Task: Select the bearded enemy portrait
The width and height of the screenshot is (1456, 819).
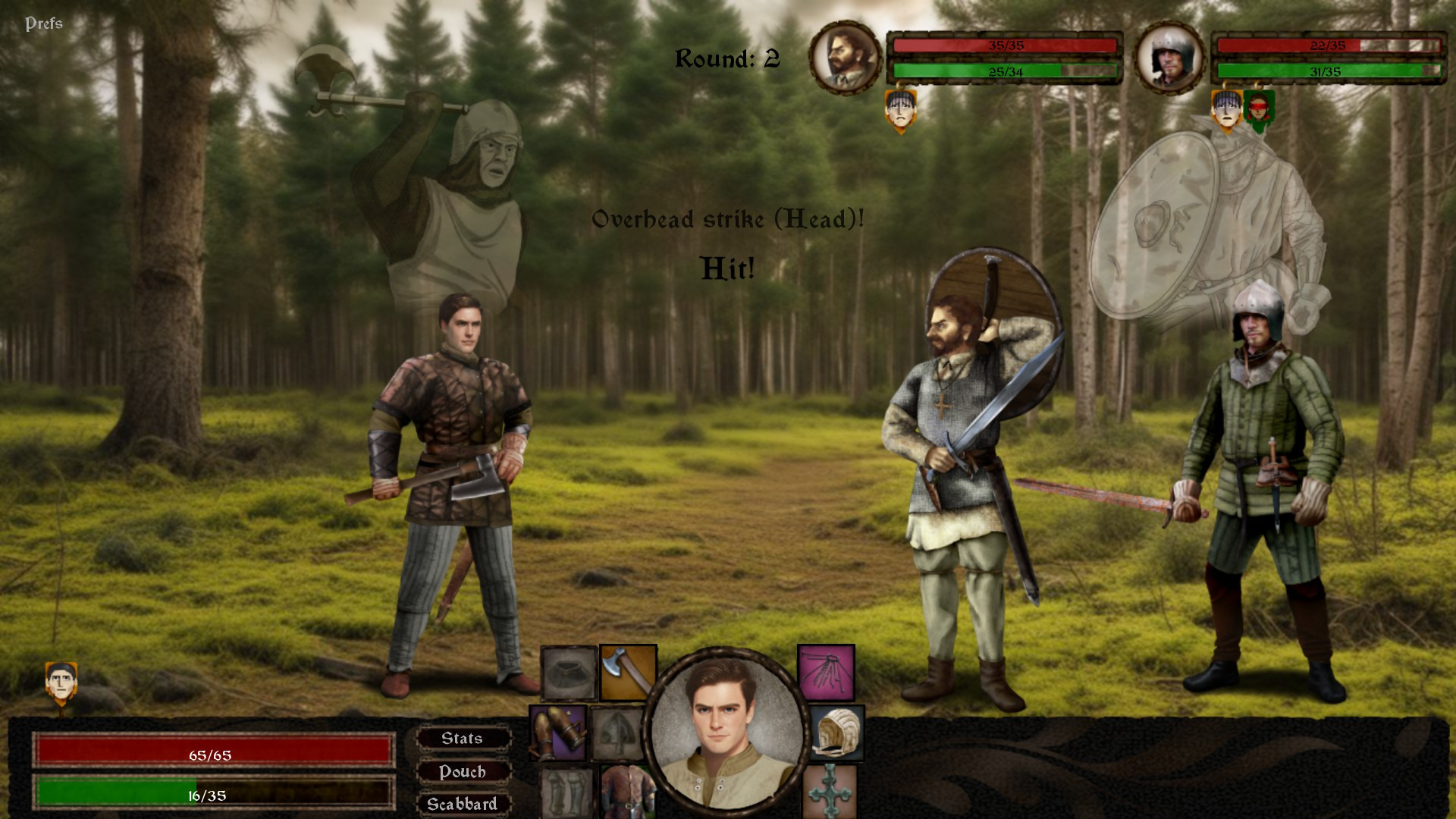Action: [x=846, y=58]
